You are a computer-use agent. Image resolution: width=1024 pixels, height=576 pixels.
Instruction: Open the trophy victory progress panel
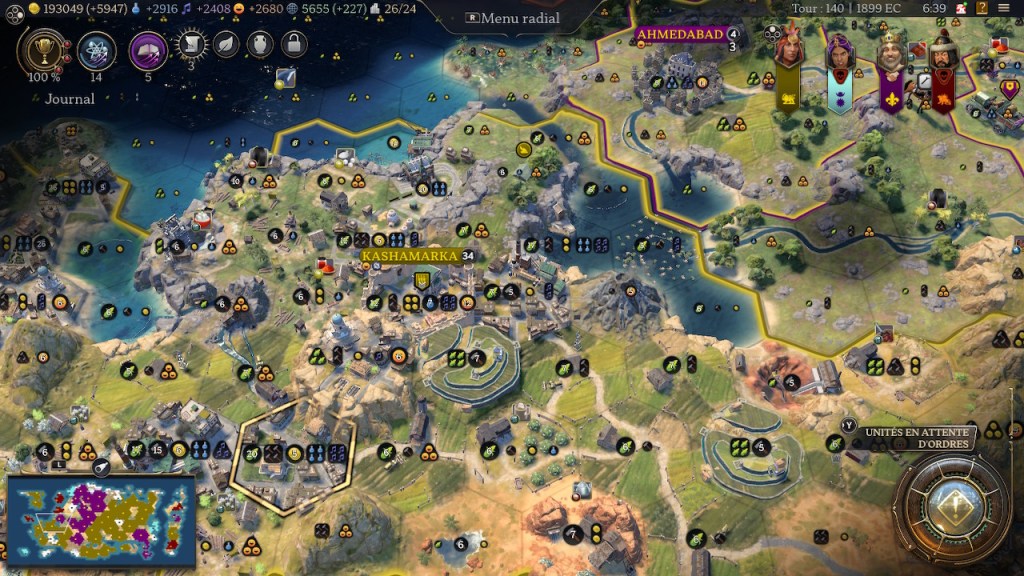(42, 50)
